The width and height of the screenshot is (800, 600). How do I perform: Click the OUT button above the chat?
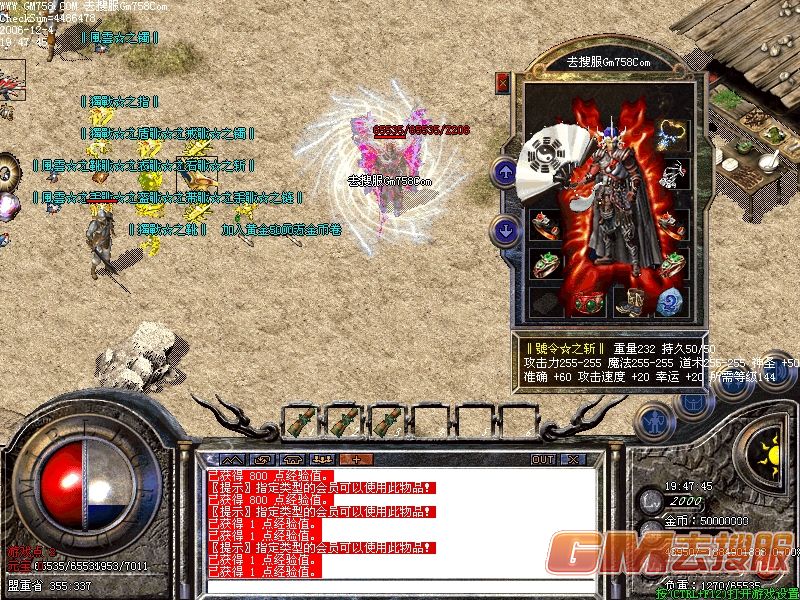tap(543, 459)
